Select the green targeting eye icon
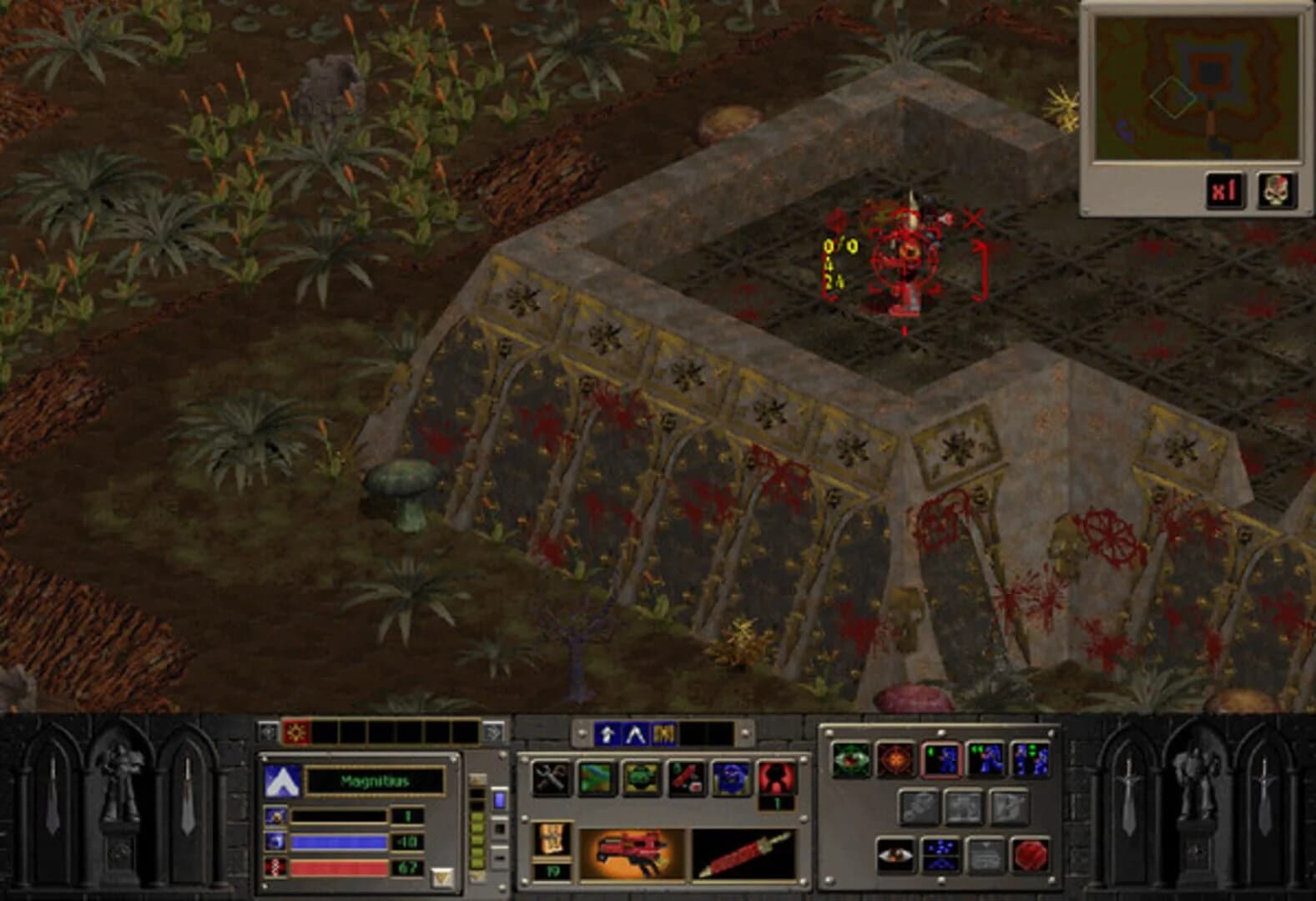The image size is (1316, 901). pyautogui.click(x=852, y=758)
